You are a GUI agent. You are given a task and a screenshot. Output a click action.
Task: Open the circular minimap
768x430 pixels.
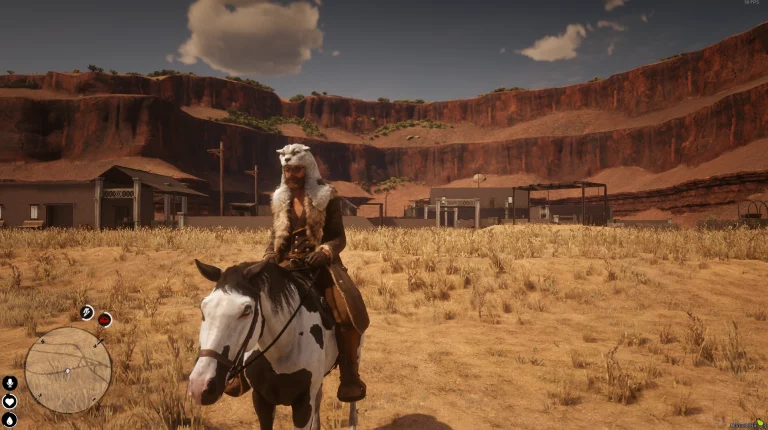point(68,370)
